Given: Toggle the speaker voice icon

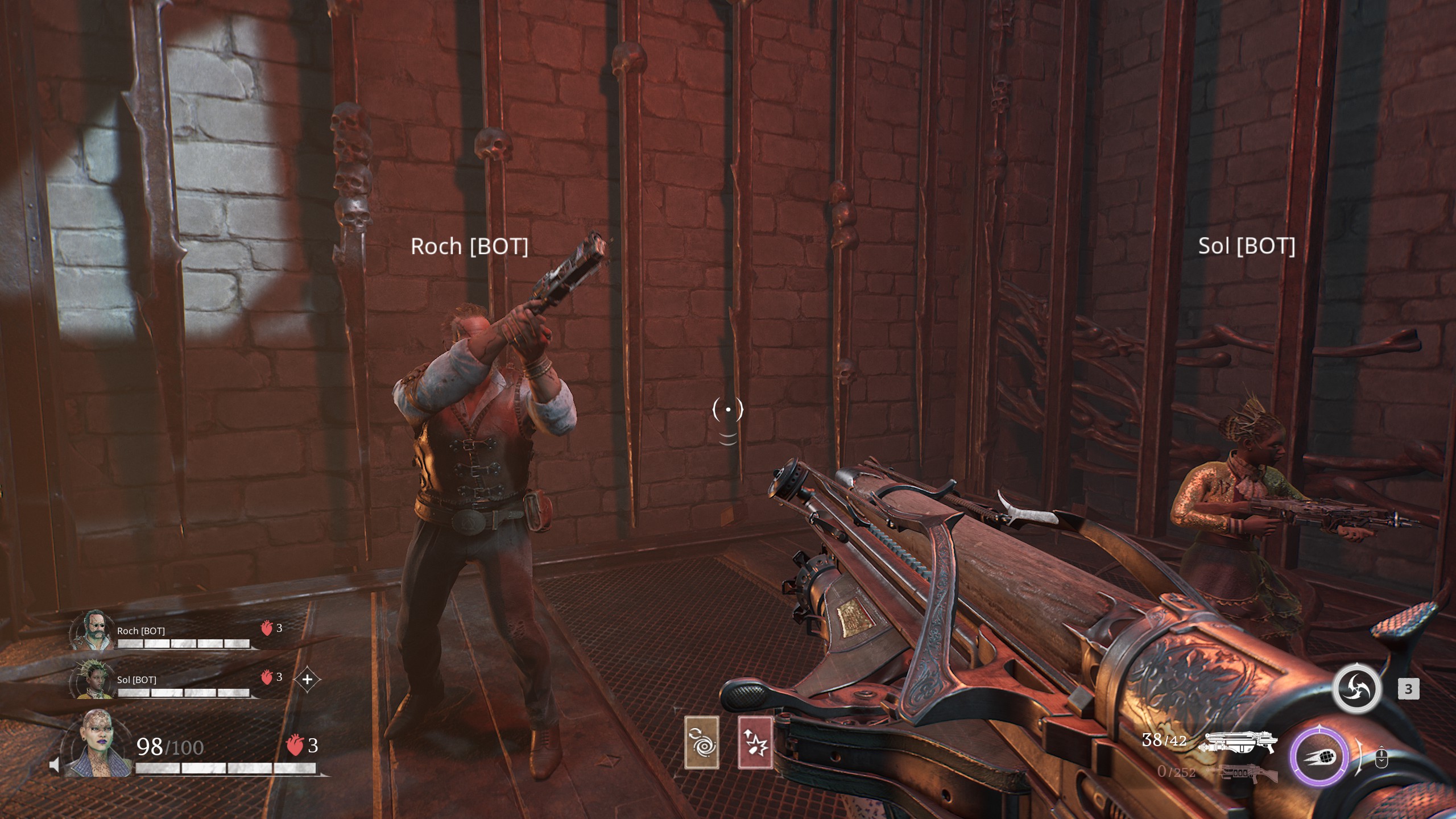Looking at the screenshot, I should click(55, 766).
